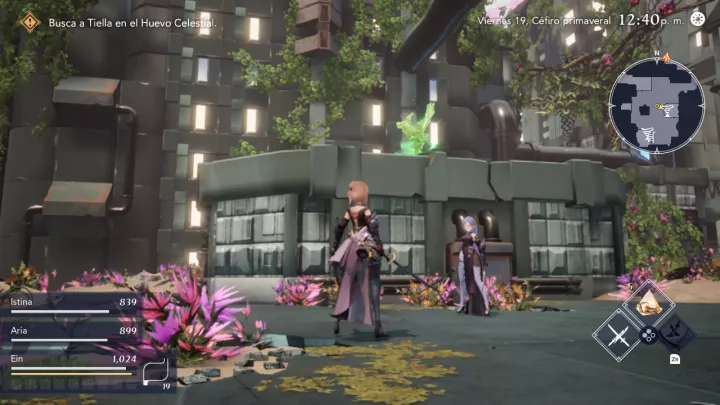Choose Aria in the party list
The height and width of the screenshot is (405, 720).
[x=72, y=333]
